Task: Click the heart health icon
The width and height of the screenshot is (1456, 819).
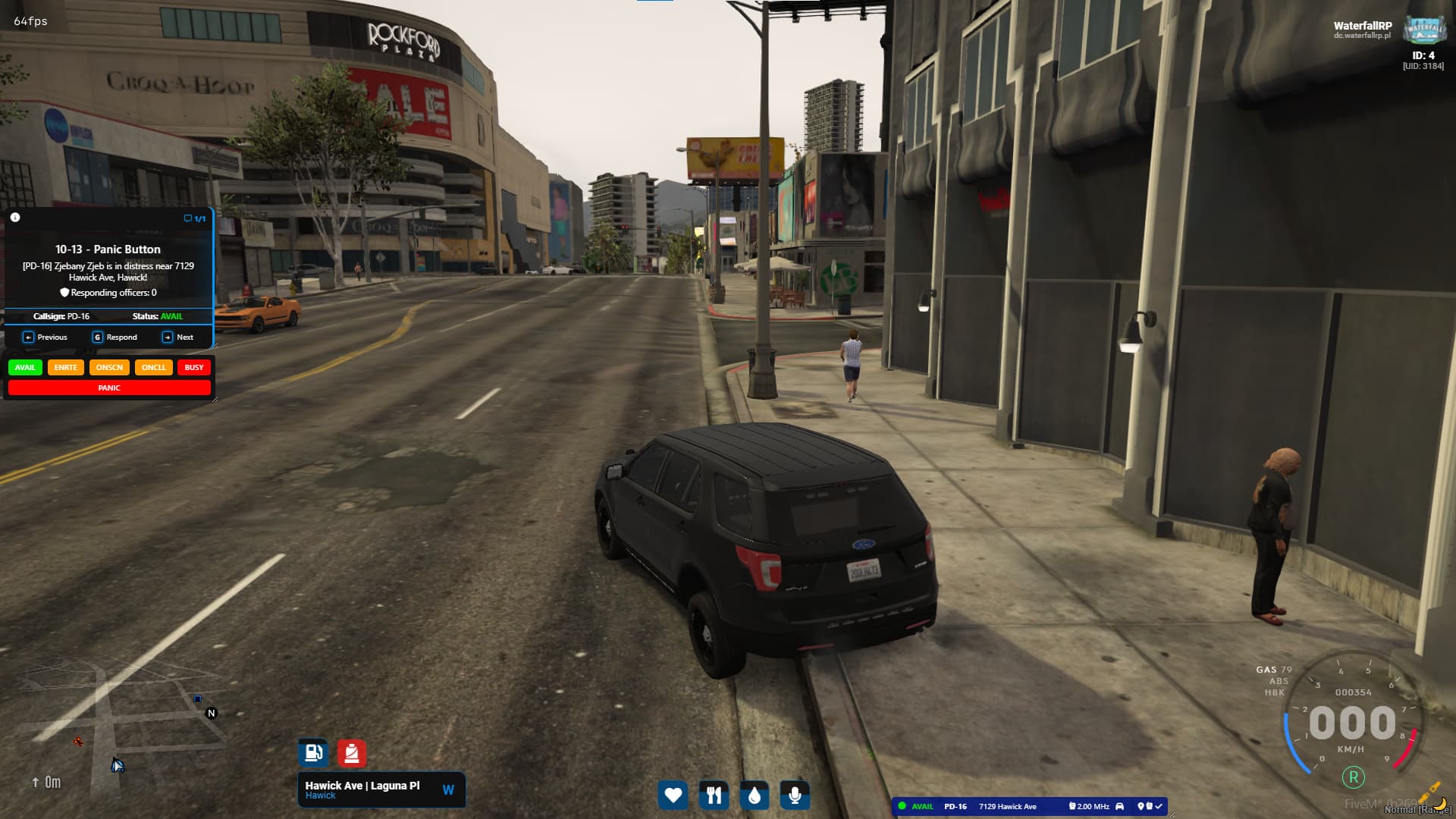Action: coord(673,795)
